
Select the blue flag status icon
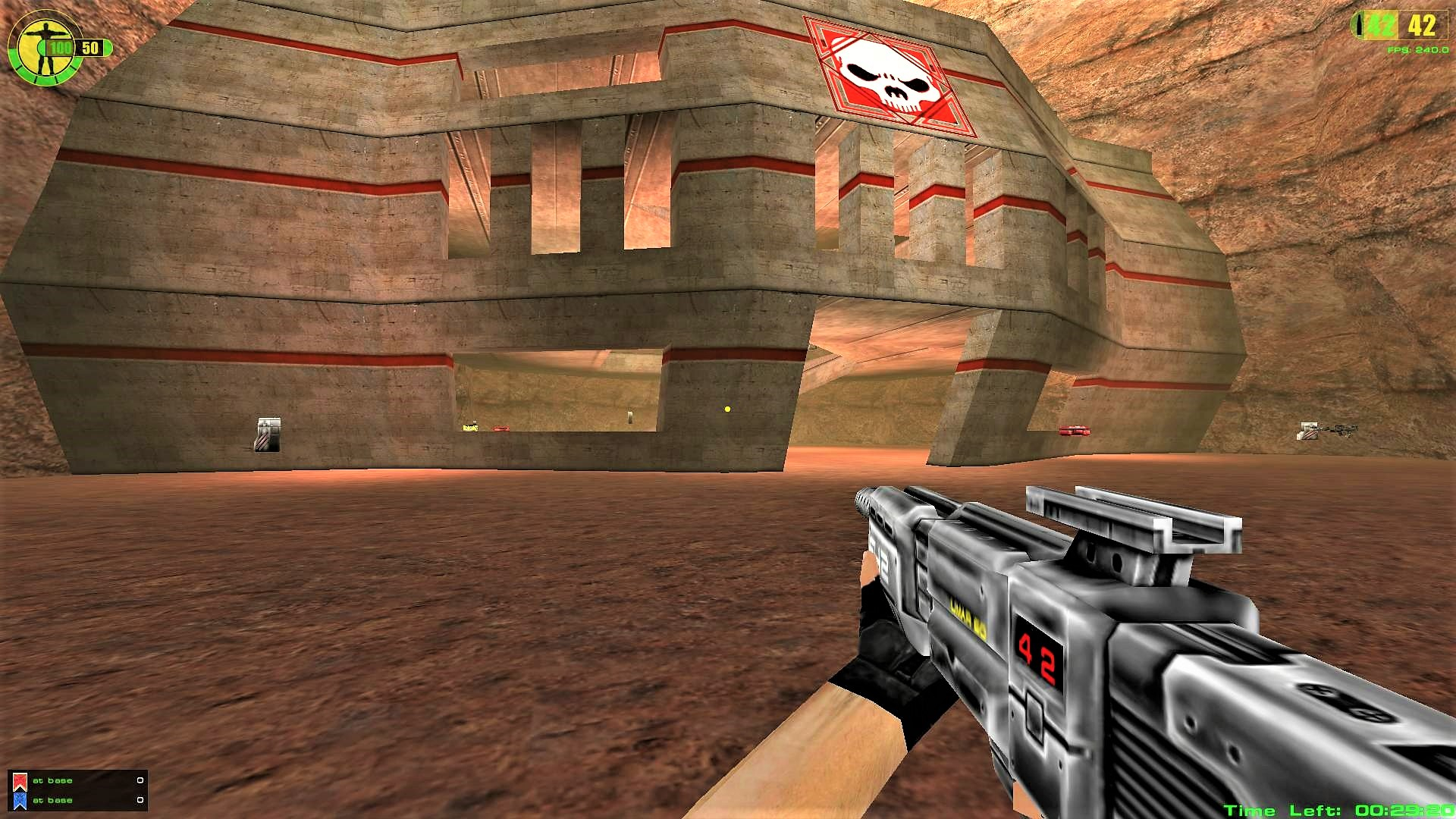coord(20,801)
